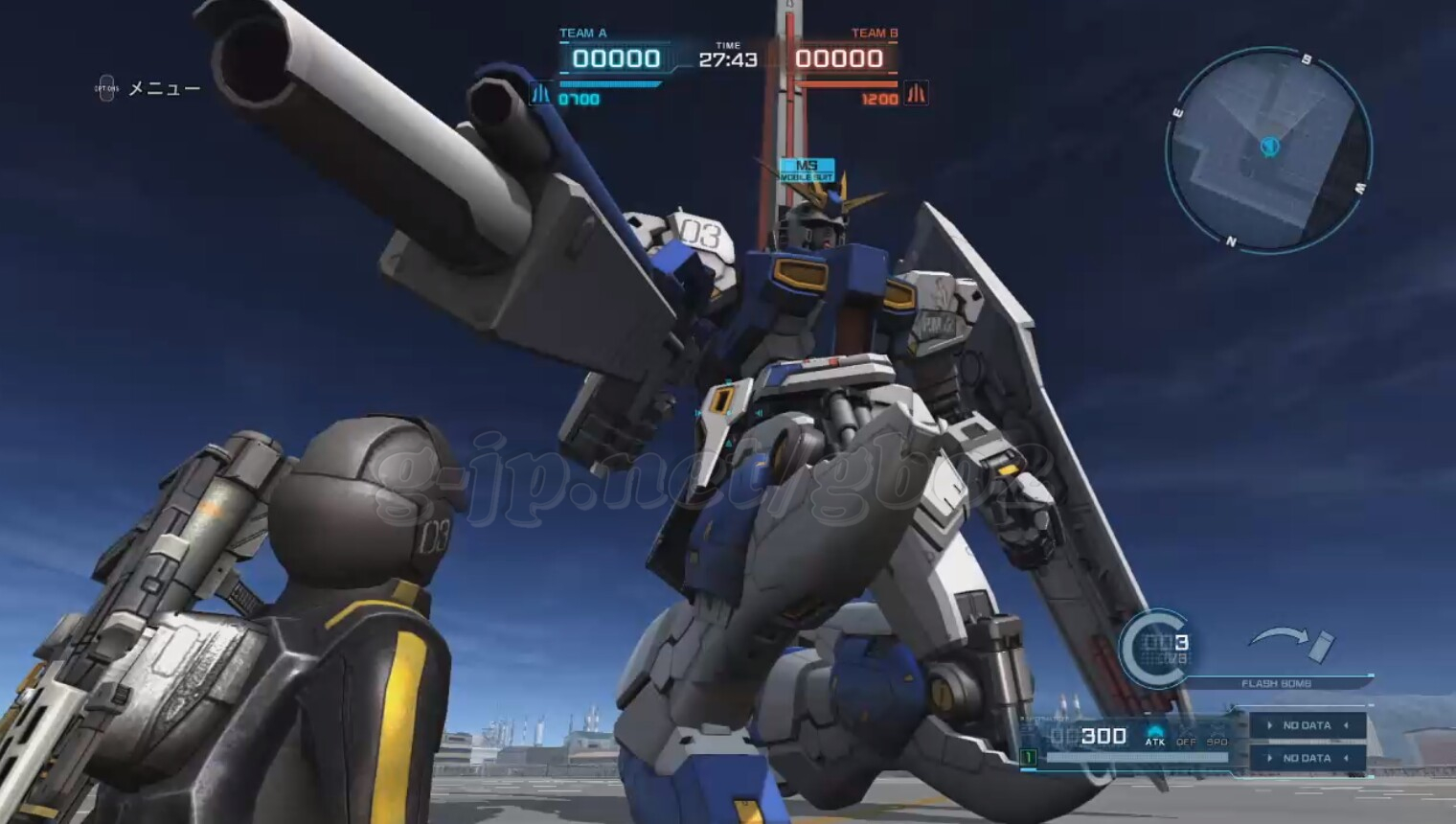Click the blue player marker on minimap
The image size is (1456, 824).
pos(1270,147)
